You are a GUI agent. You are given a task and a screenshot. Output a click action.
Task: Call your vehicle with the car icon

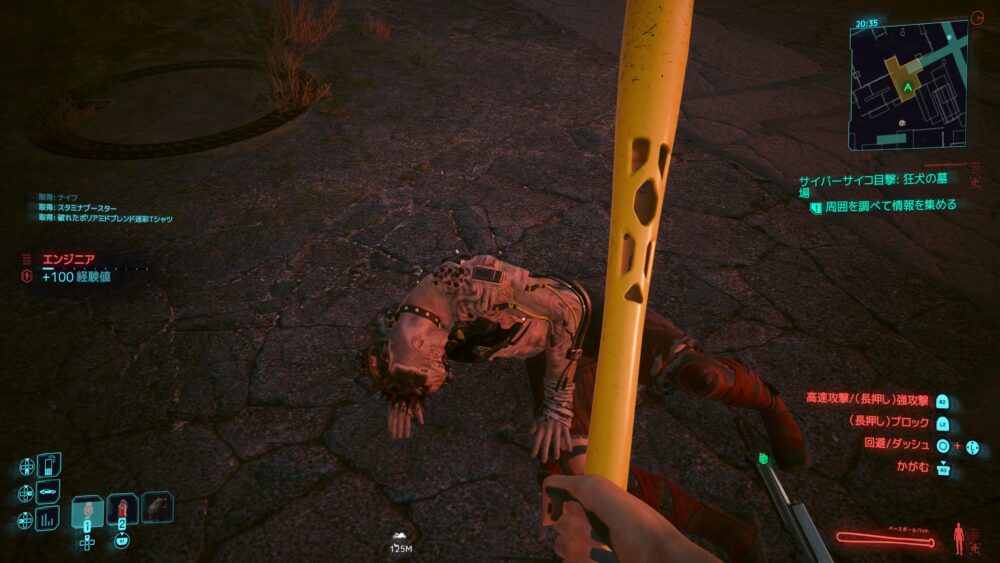[x=48, y=492]
